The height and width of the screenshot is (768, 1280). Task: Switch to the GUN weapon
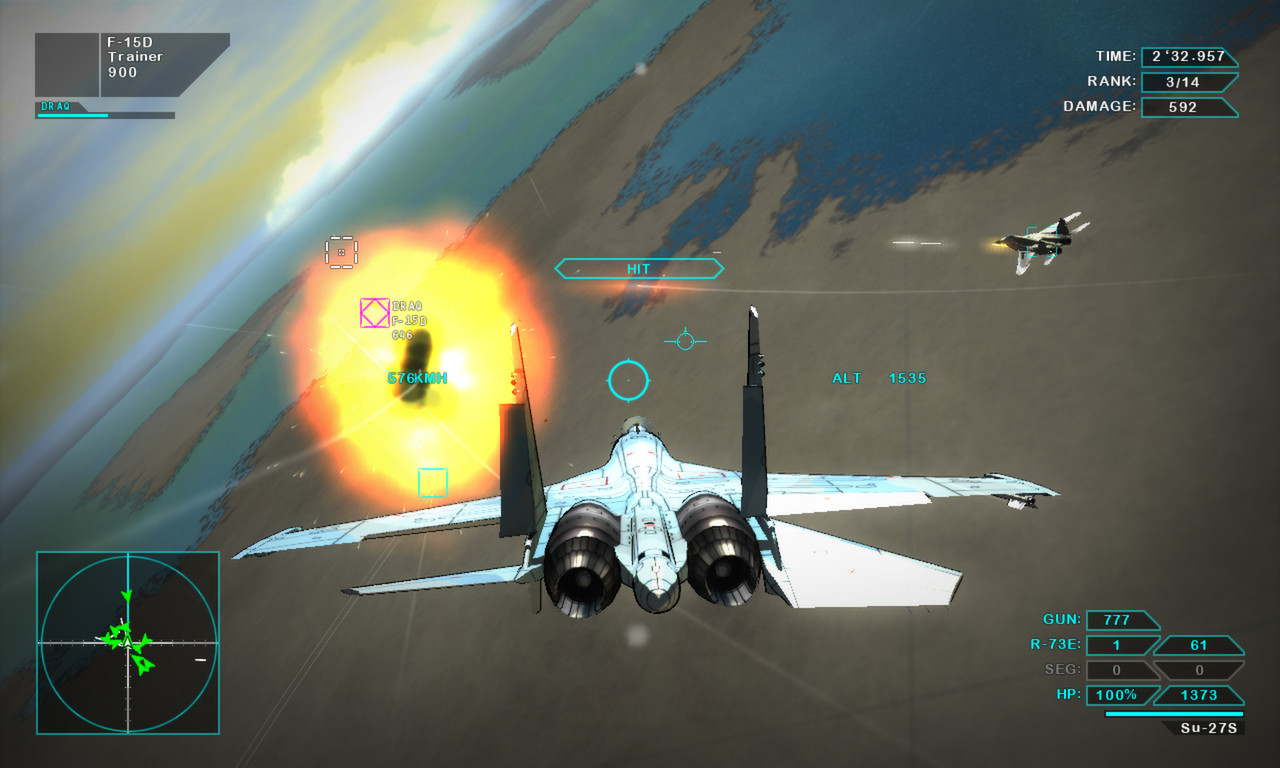point(1123,620)
